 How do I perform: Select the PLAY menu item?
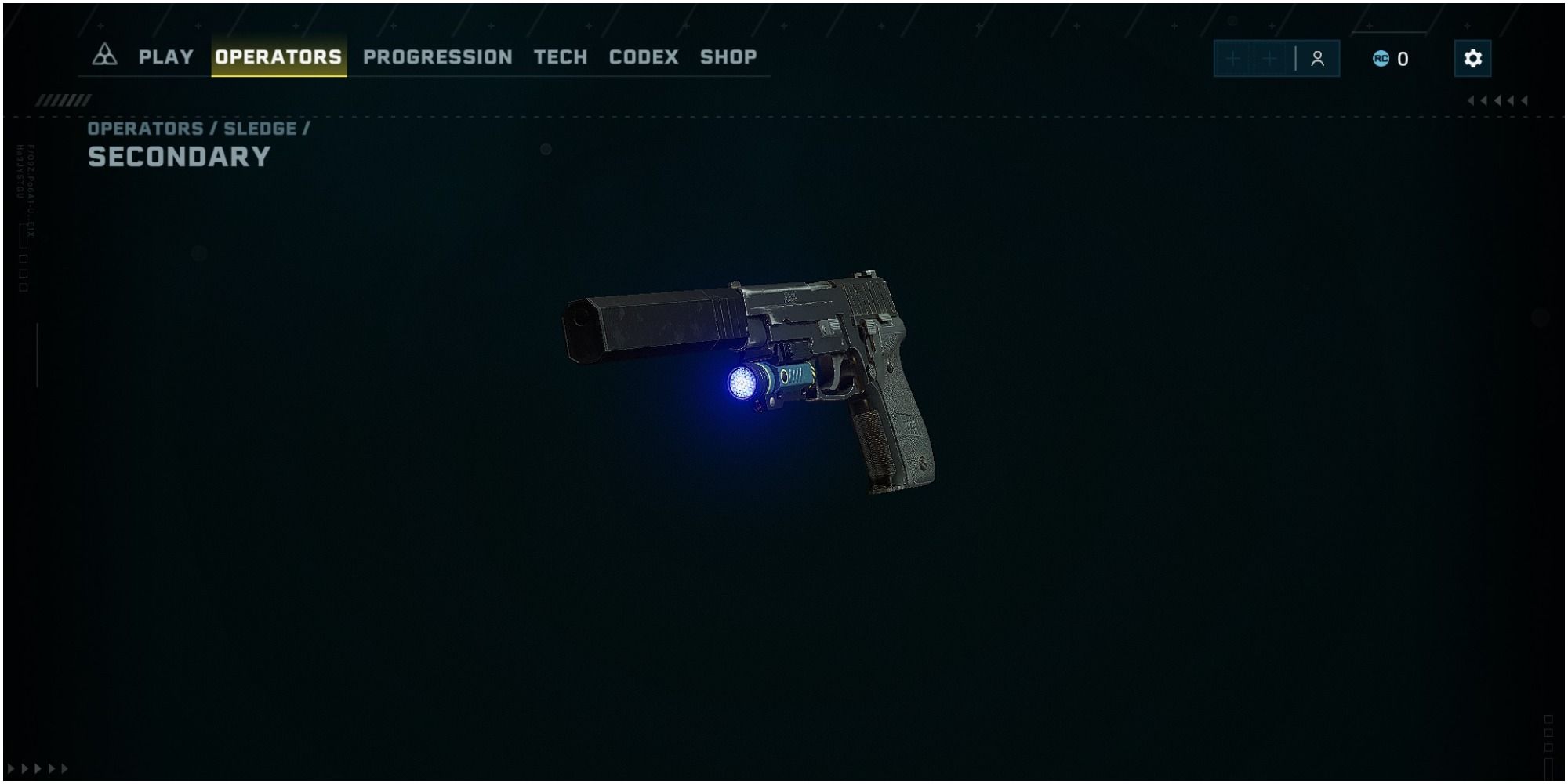click(x=165, y=56)
